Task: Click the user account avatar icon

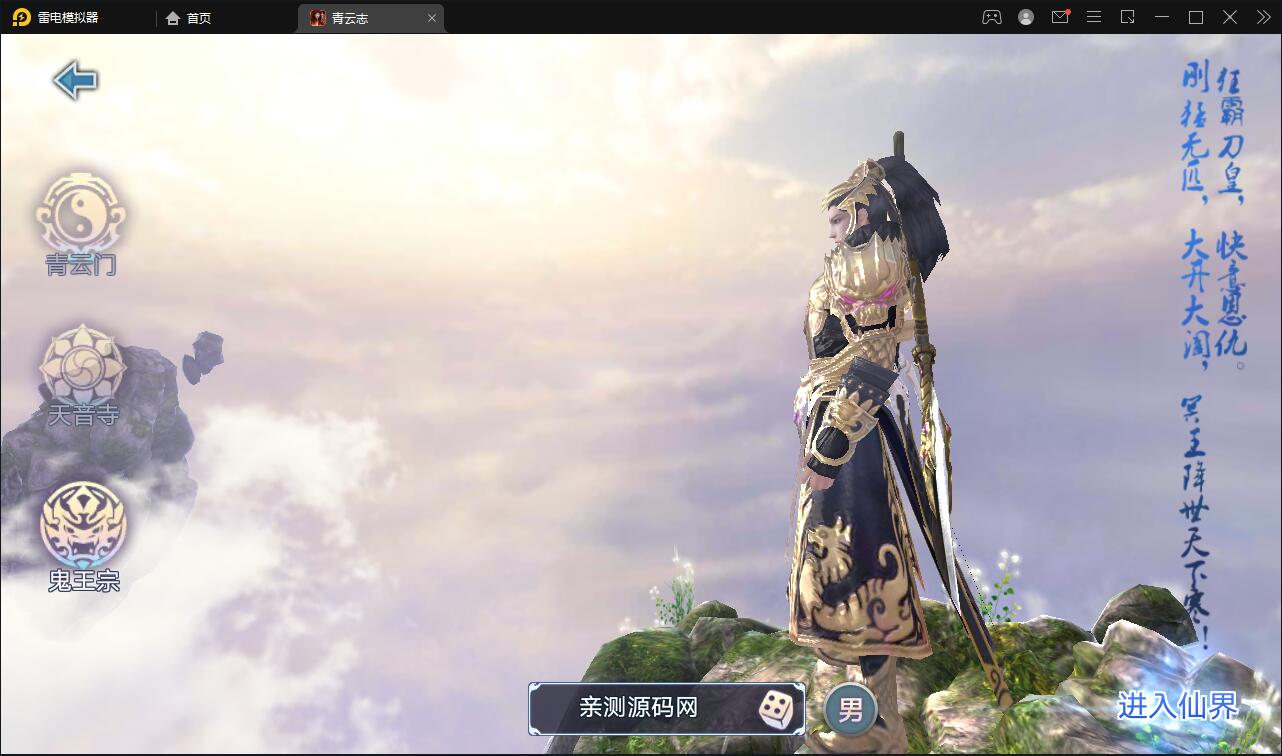Action: 1025,17
